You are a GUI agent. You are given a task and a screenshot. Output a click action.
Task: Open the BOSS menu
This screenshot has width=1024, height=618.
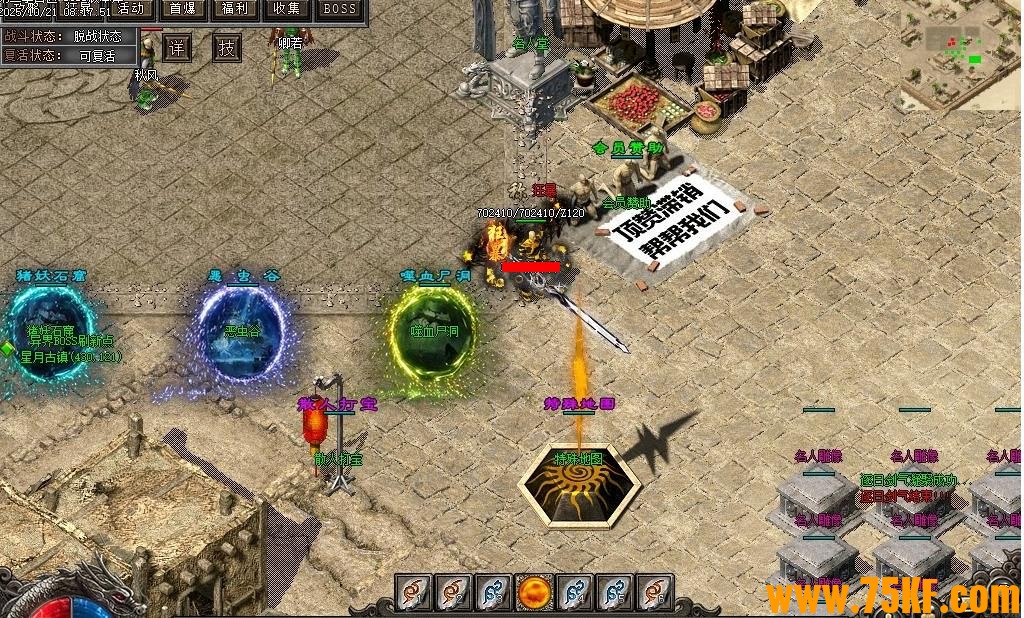(x=341, y=9)
